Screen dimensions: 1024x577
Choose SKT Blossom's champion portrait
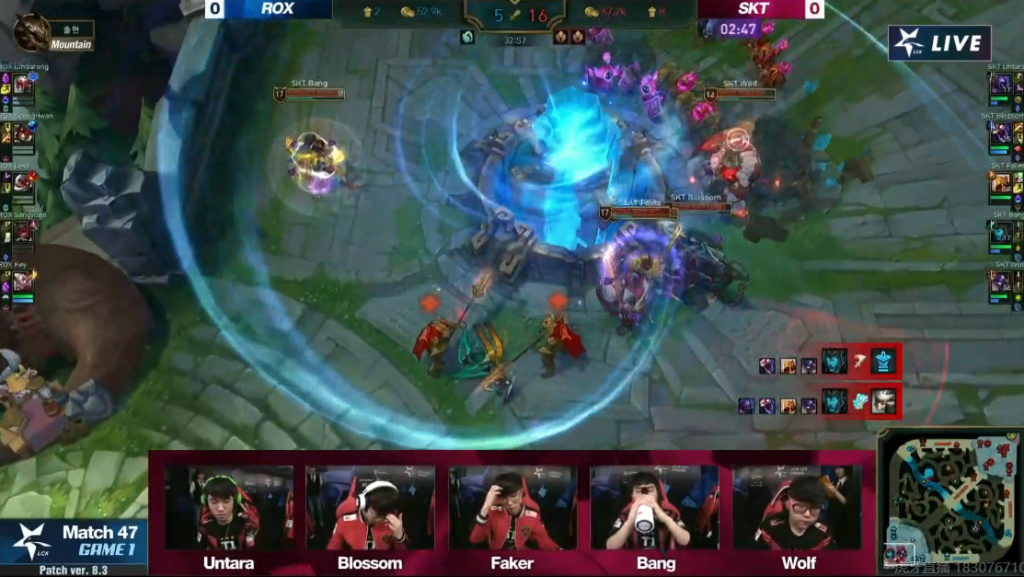[x=1000, y=134]
